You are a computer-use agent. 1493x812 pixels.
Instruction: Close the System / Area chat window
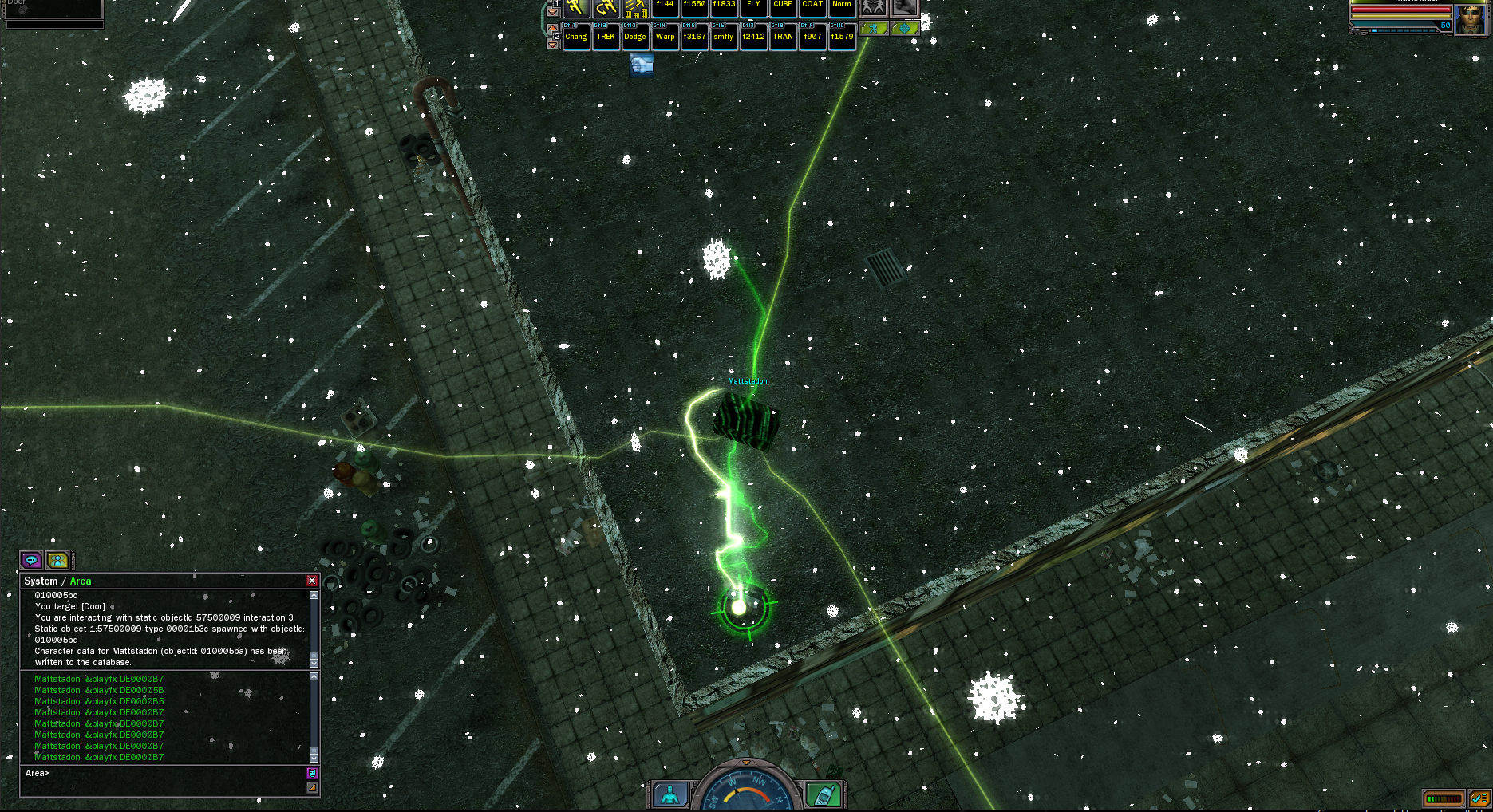312,581
